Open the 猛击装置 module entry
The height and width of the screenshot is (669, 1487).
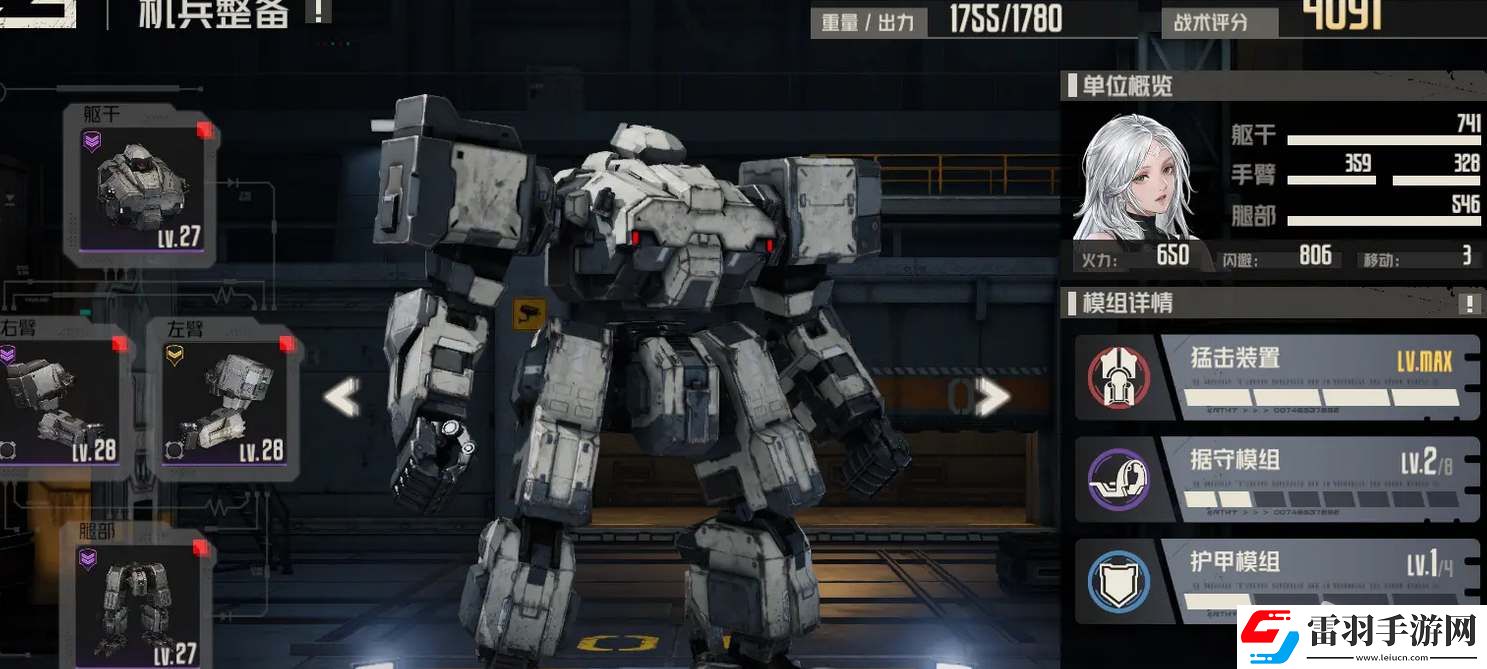click(x=1277, y=377)
